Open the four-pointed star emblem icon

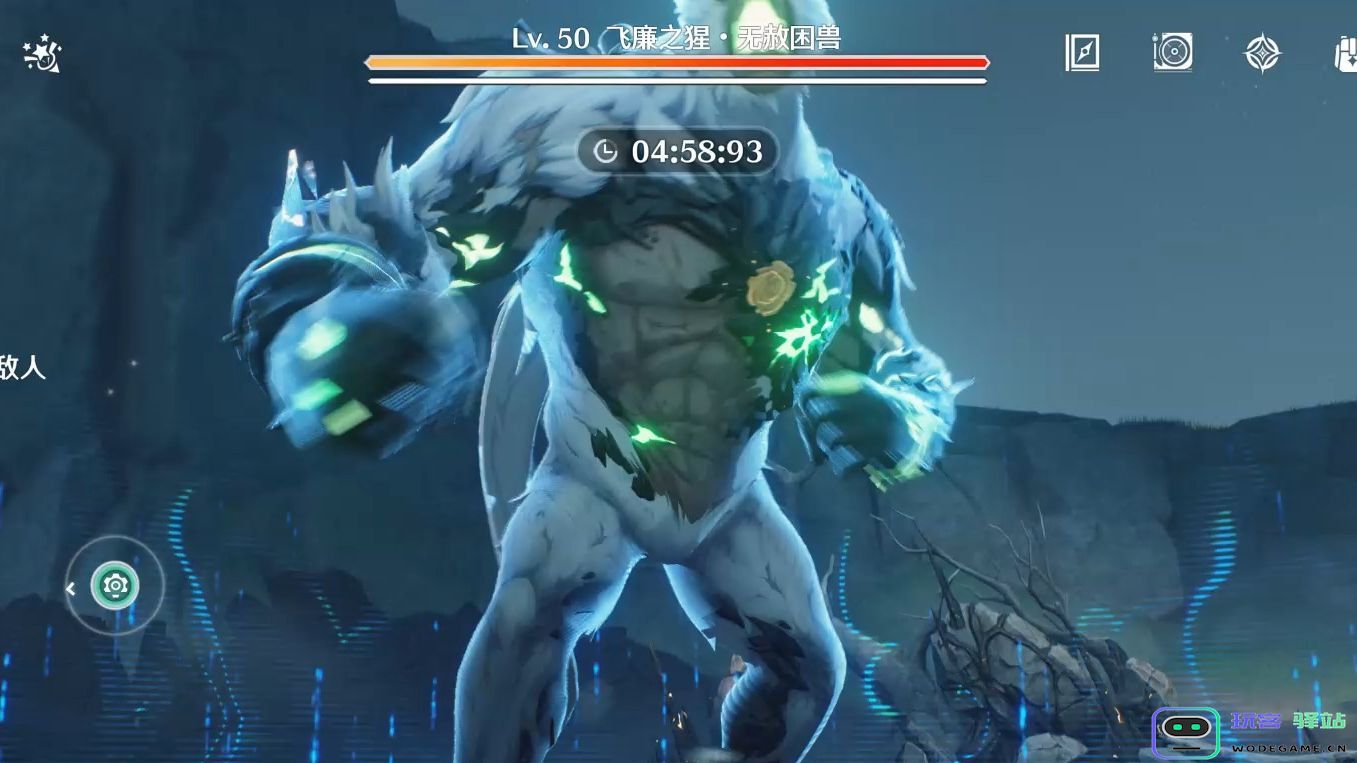coord(1262,53)
